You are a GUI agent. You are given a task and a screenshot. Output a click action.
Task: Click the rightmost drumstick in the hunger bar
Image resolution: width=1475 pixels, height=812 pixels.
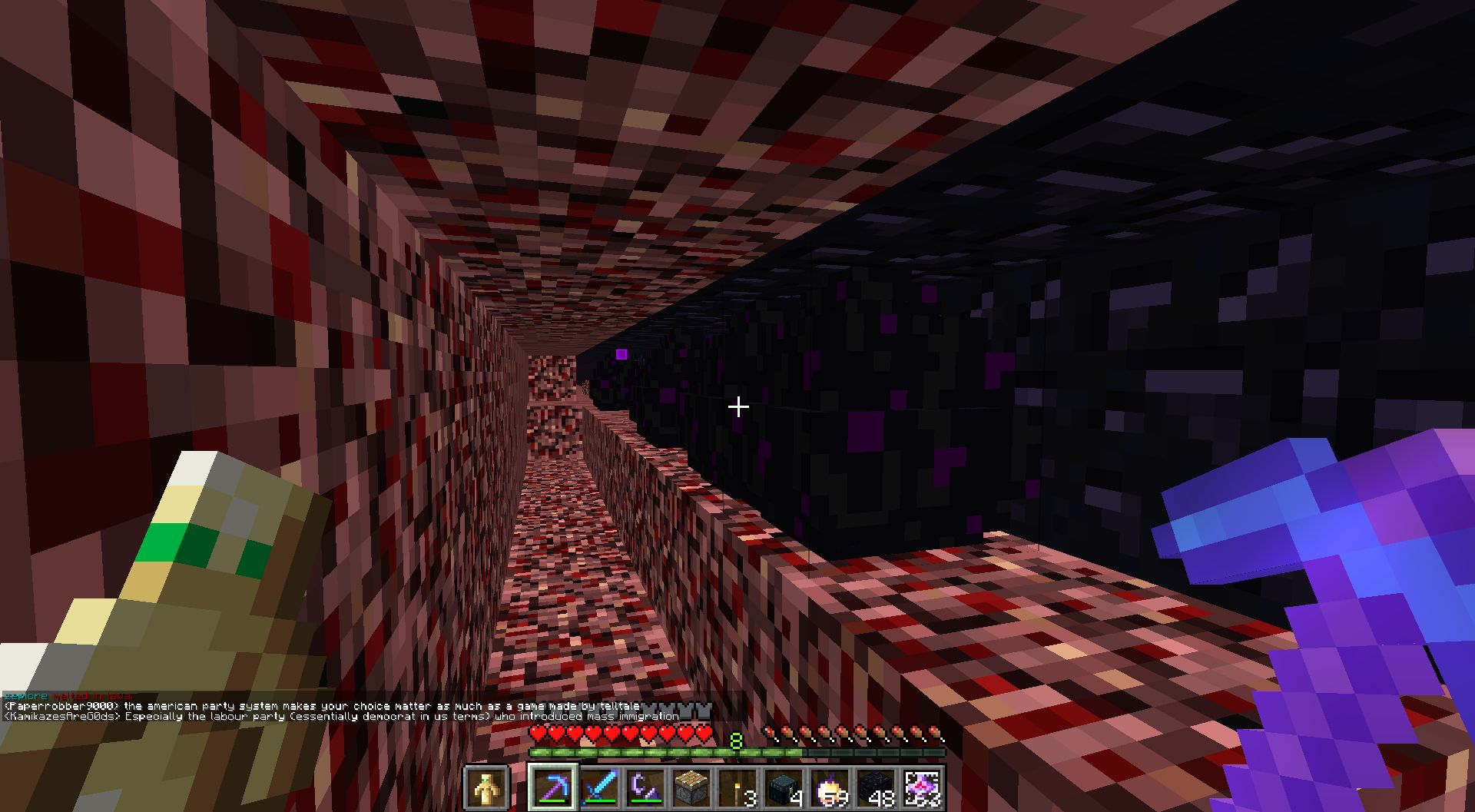pyautogui.click(x=933, y=734)
